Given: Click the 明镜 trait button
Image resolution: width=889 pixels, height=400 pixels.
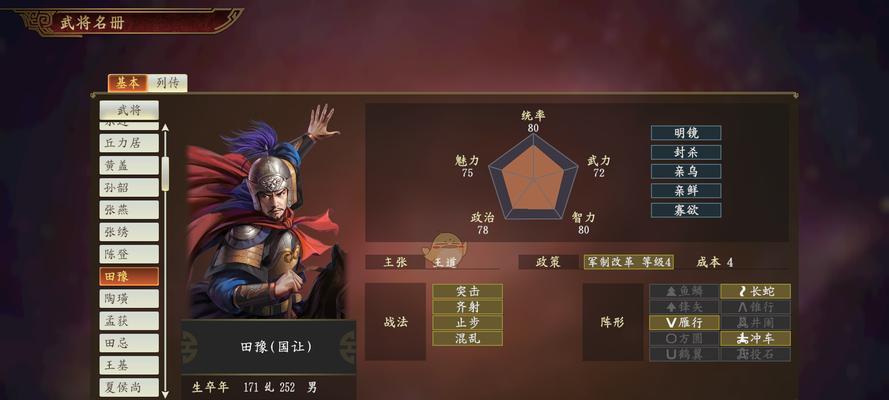Looking at the screenshot, I should click(685, 133).
